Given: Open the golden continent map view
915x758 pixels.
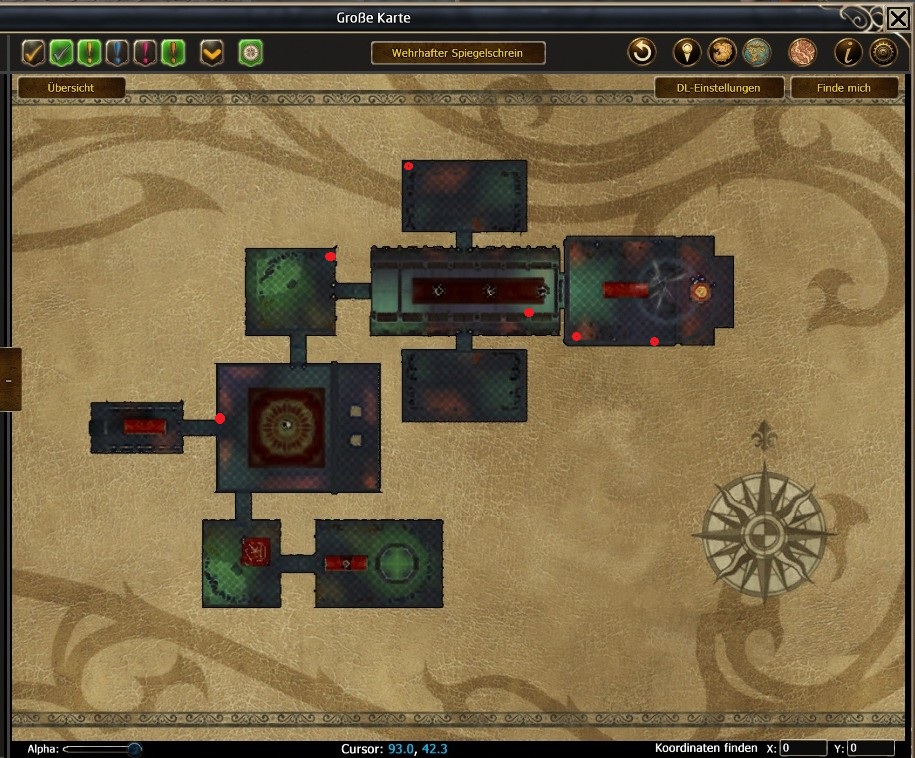Looking at the screenshot, I should [x=722, y=52].
